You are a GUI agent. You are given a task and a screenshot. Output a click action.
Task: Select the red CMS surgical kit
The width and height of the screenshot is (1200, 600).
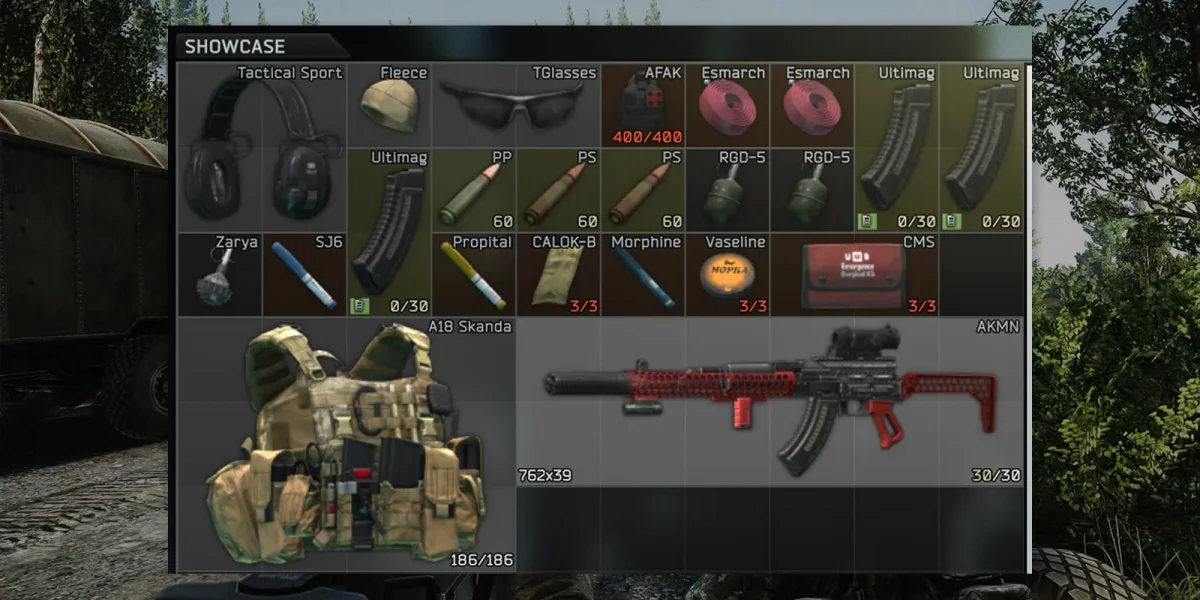point(854,275)
